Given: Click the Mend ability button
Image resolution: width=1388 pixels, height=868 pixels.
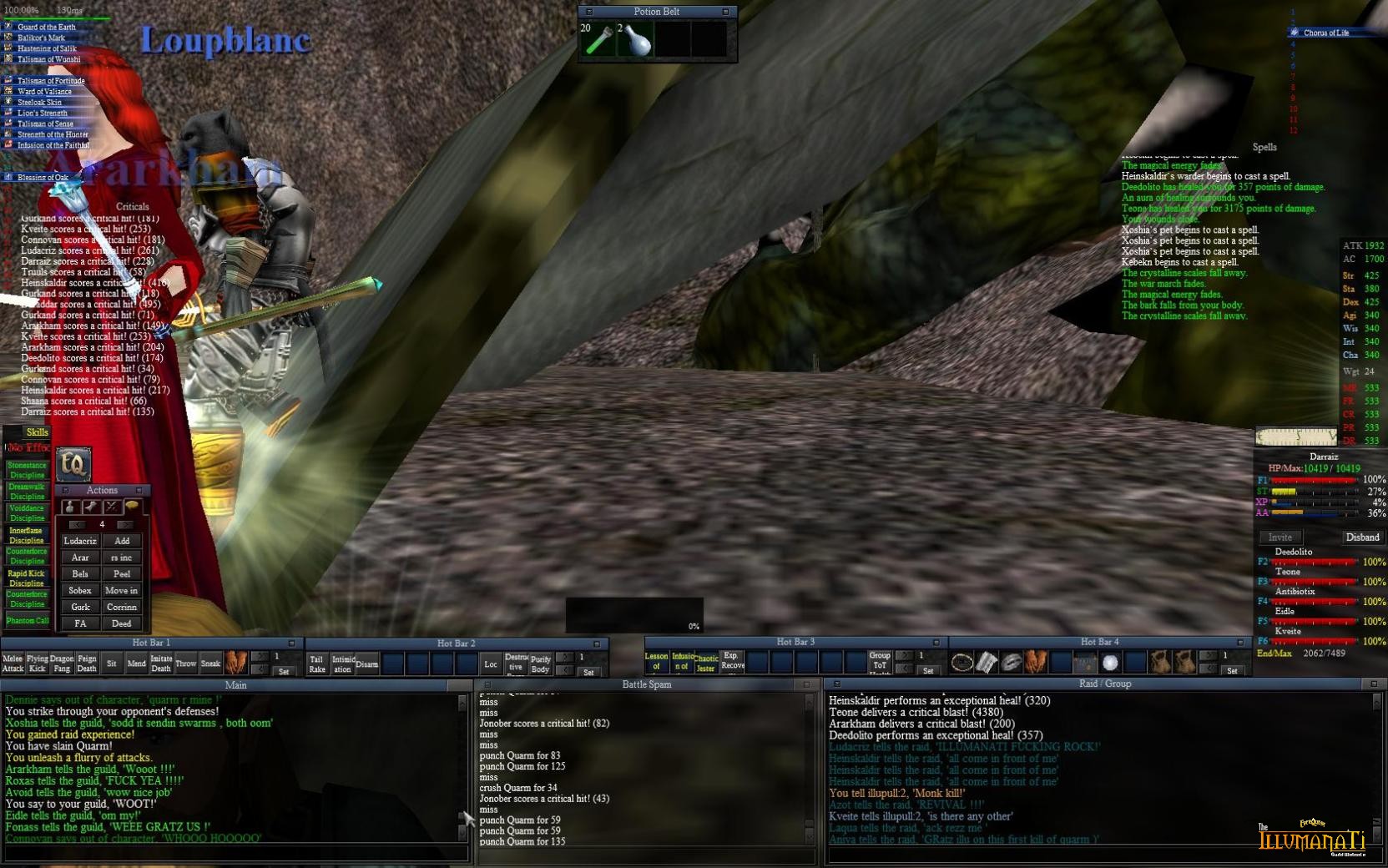Looking at the screenshot, I should [136, 664].
